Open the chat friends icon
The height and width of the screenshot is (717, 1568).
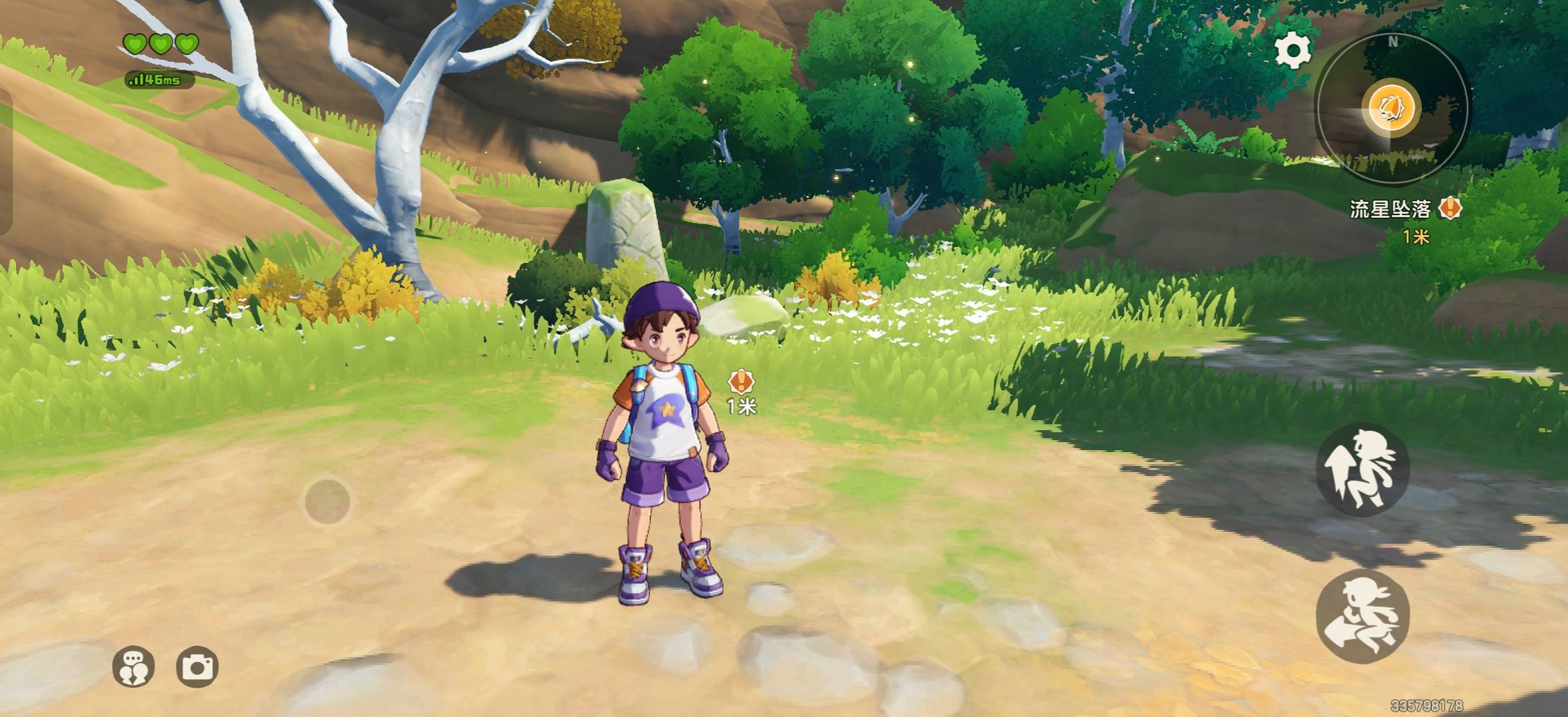tap(133, 667)
